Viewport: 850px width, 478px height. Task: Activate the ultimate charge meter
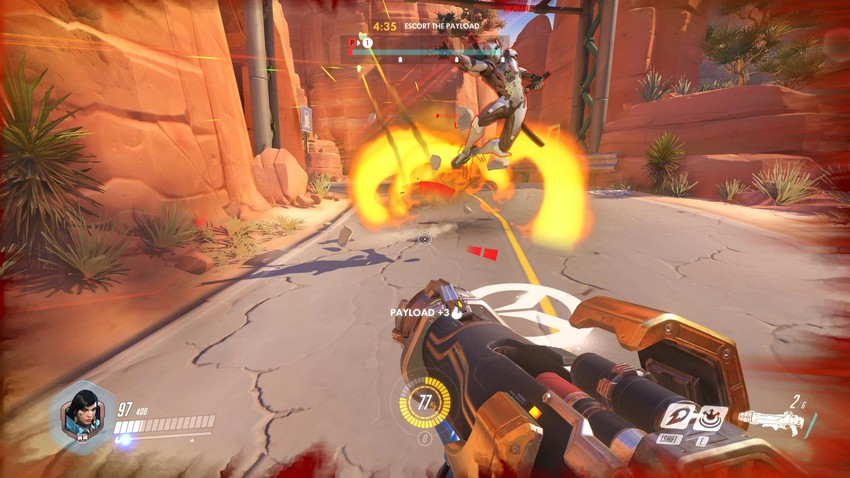tap(424, 404)
